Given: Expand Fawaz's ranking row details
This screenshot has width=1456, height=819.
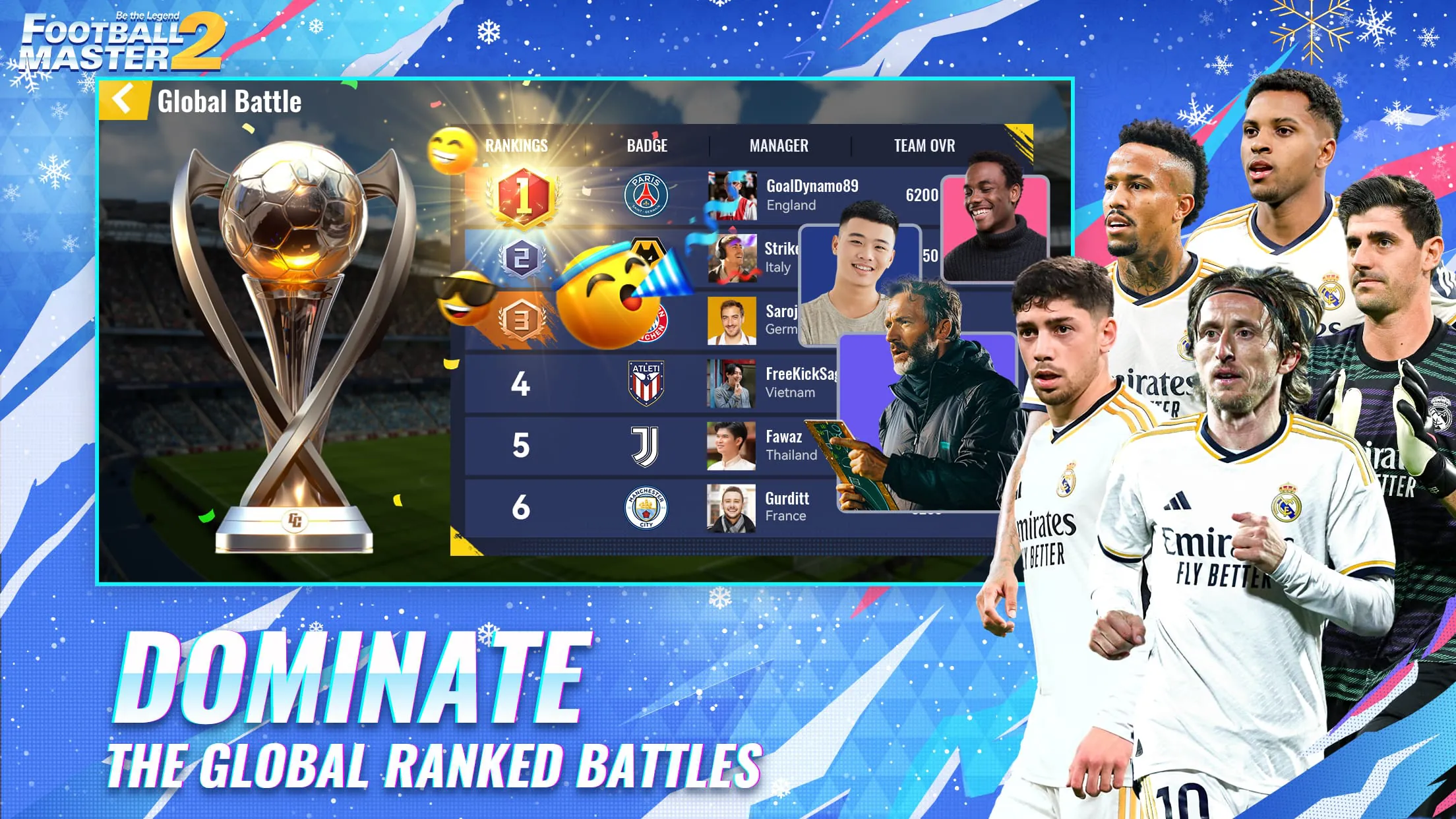Looking at the screenshot, I should click(785, 445).
